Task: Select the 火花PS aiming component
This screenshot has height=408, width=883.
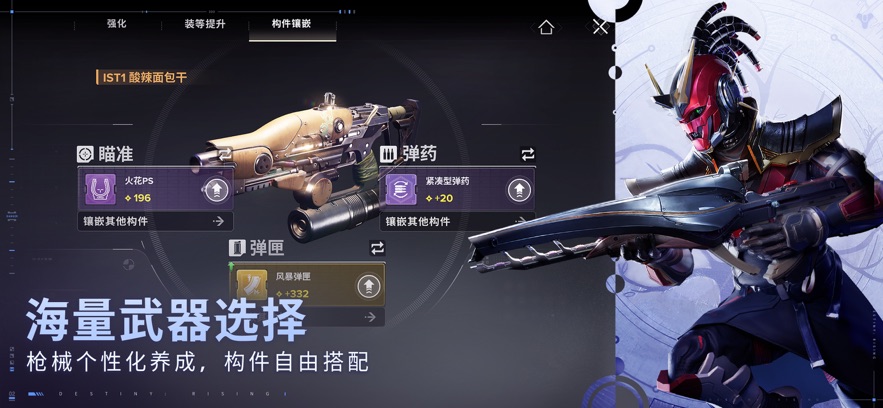Action: pyautogui.click(x=140, y=189)
